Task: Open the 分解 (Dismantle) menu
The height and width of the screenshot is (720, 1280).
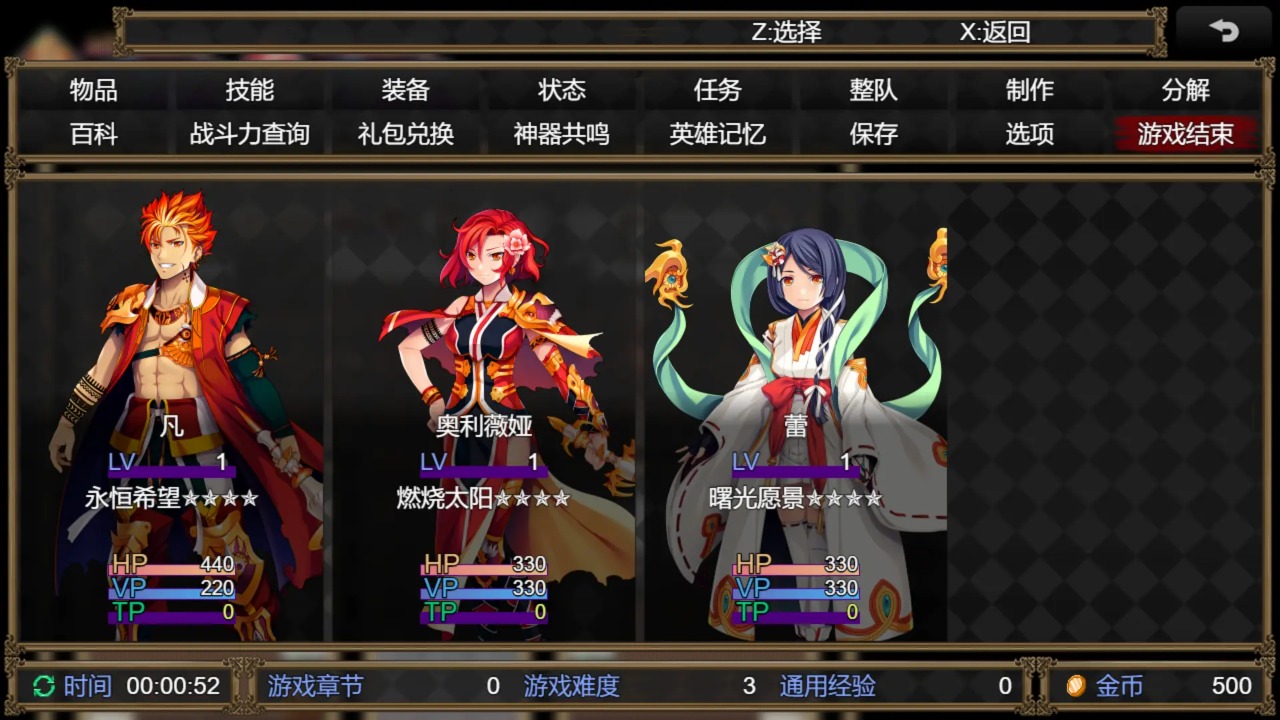Action: 1186,89
